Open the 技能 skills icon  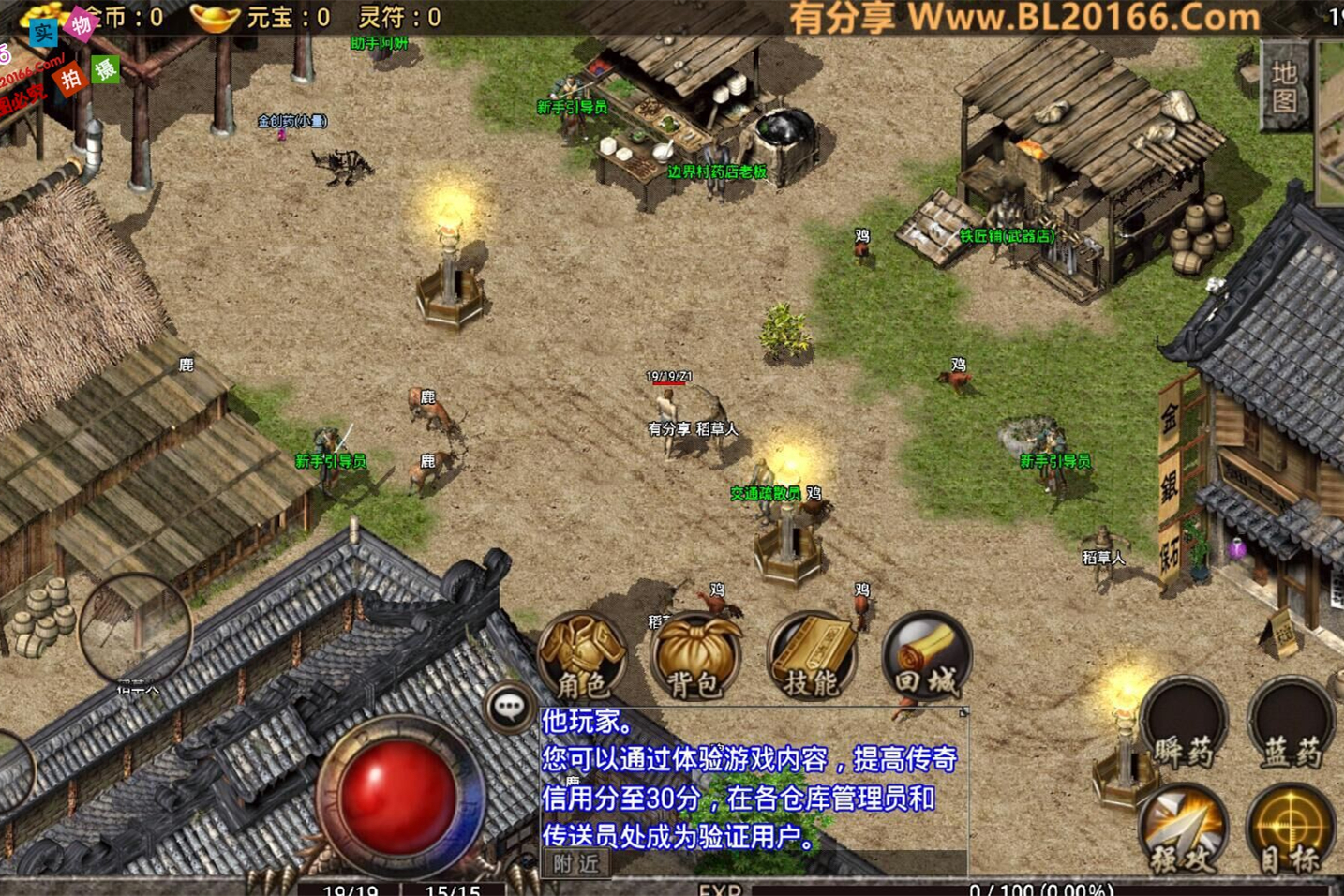[811, 656]
